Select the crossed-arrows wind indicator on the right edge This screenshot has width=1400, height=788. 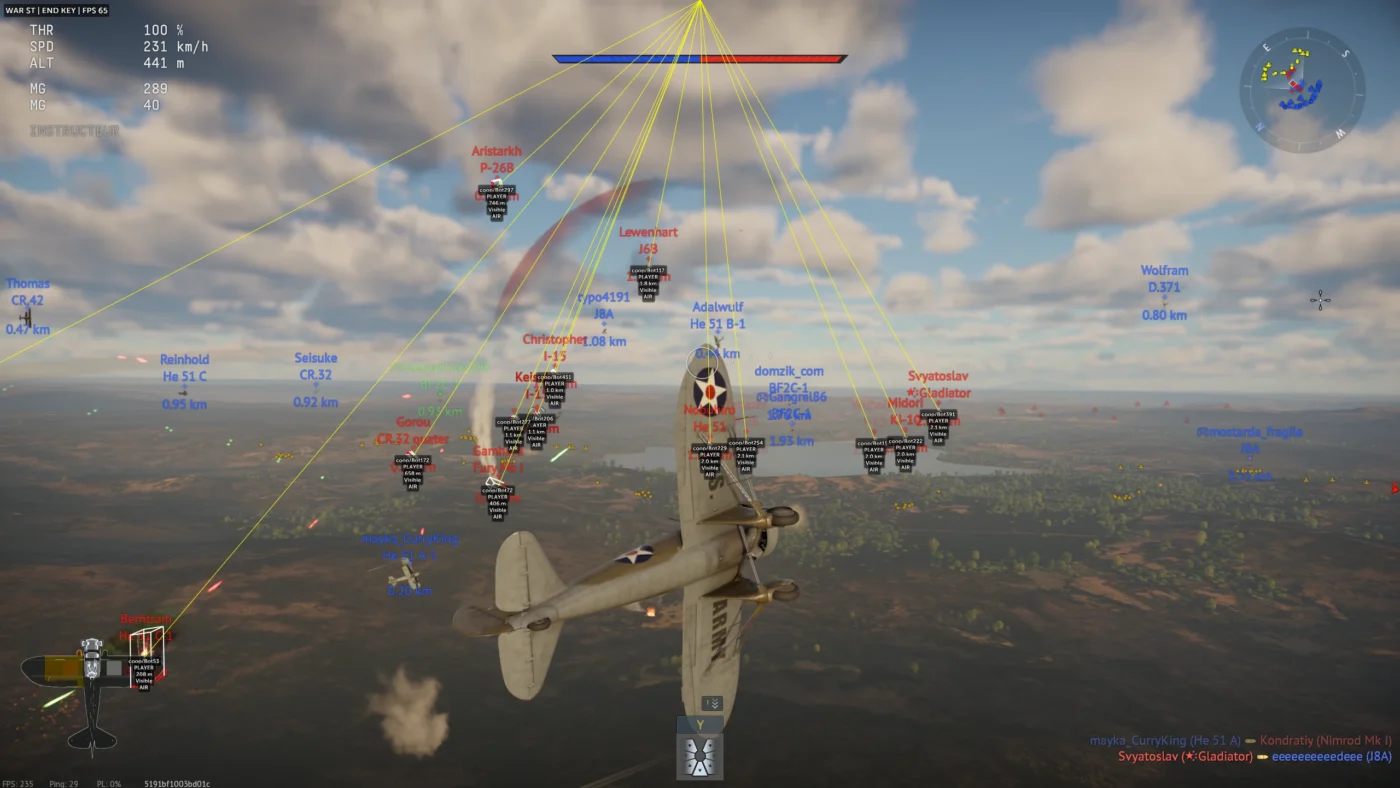(x=1318, y=298)
